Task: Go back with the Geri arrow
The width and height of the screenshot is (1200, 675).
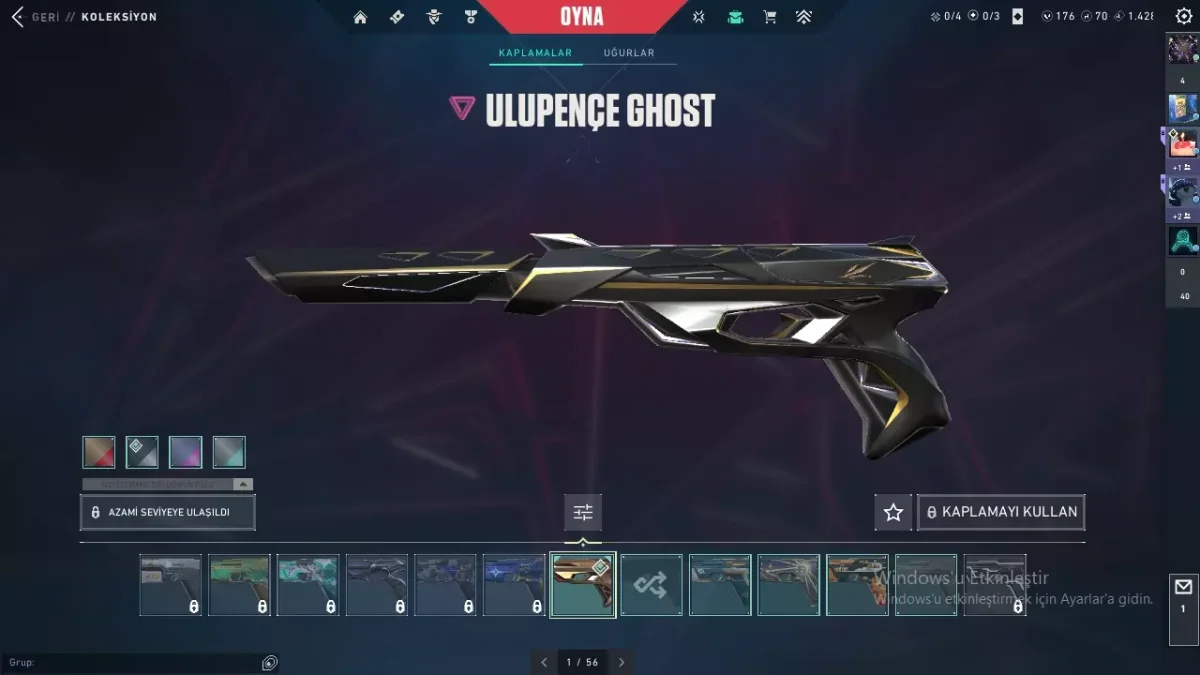Action: (x=18, y=17)
